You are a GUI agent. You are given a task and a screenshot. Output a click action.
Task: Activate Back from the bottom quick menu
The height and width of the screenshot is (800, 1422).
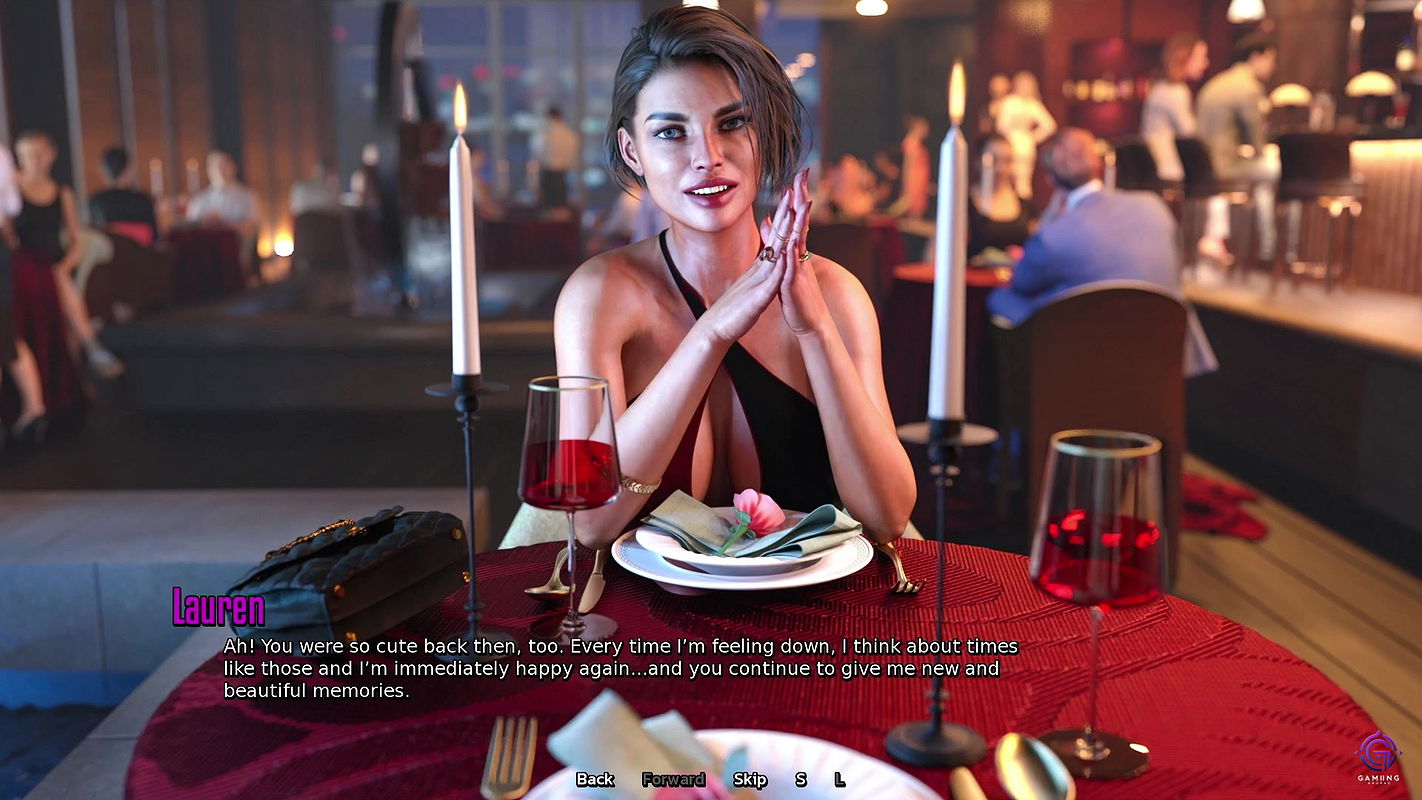pyautogui.click(x=594, y=779)
